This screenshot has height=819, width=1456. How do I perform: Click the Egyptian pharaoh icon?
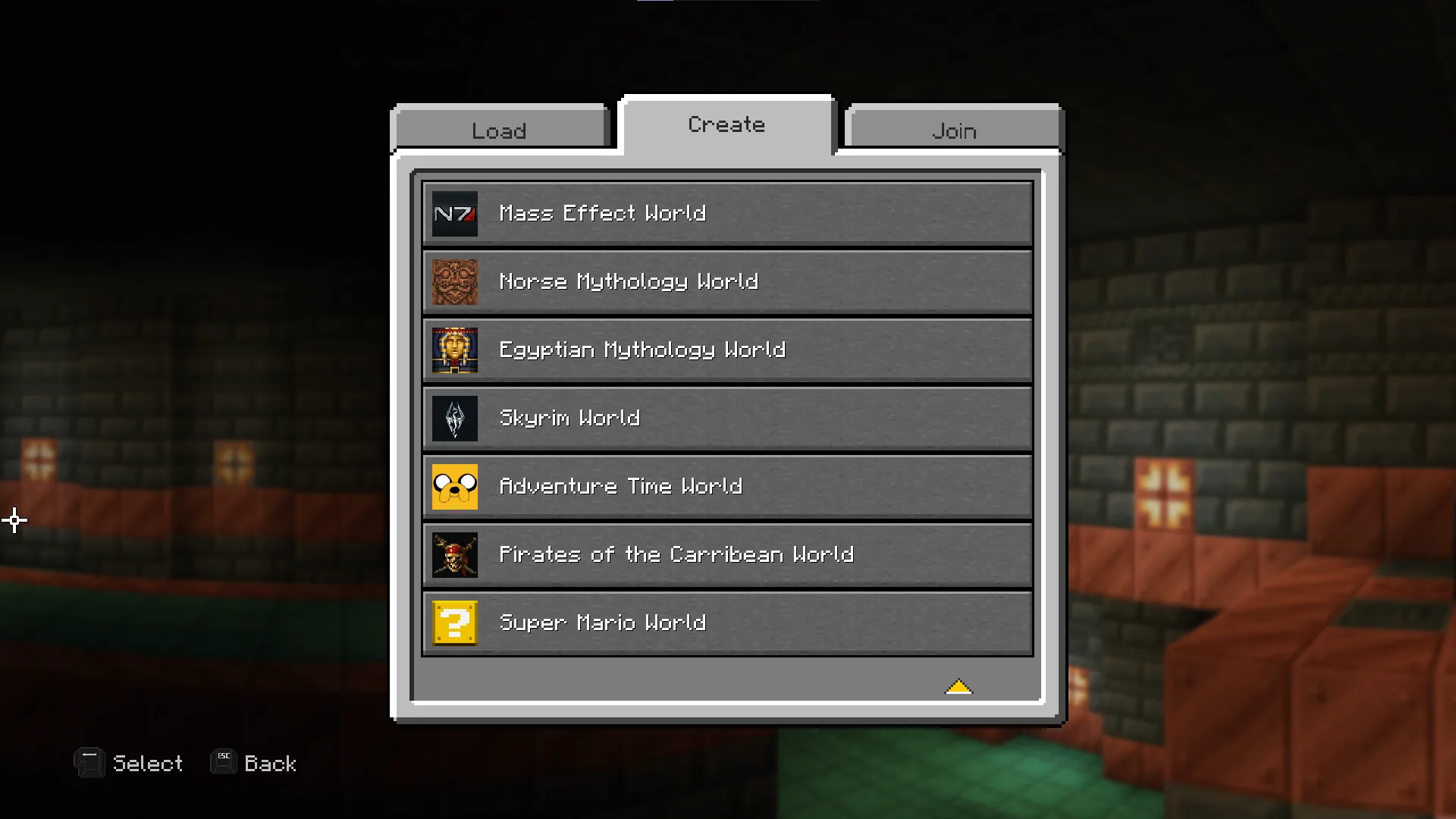[x=454, y=350]
